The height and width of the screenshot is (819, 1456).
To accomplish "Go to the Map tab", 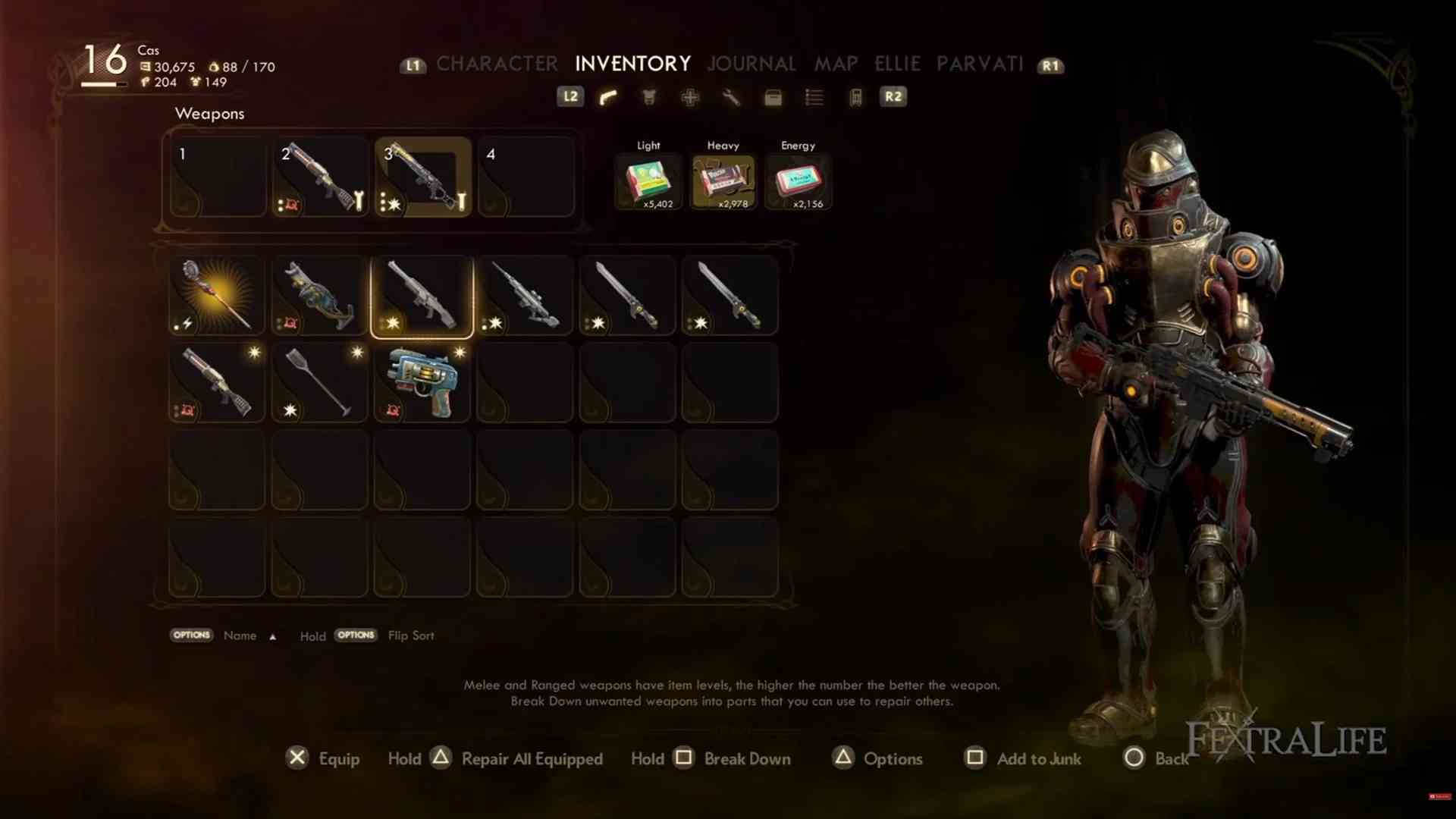I will tap(836, 64).
